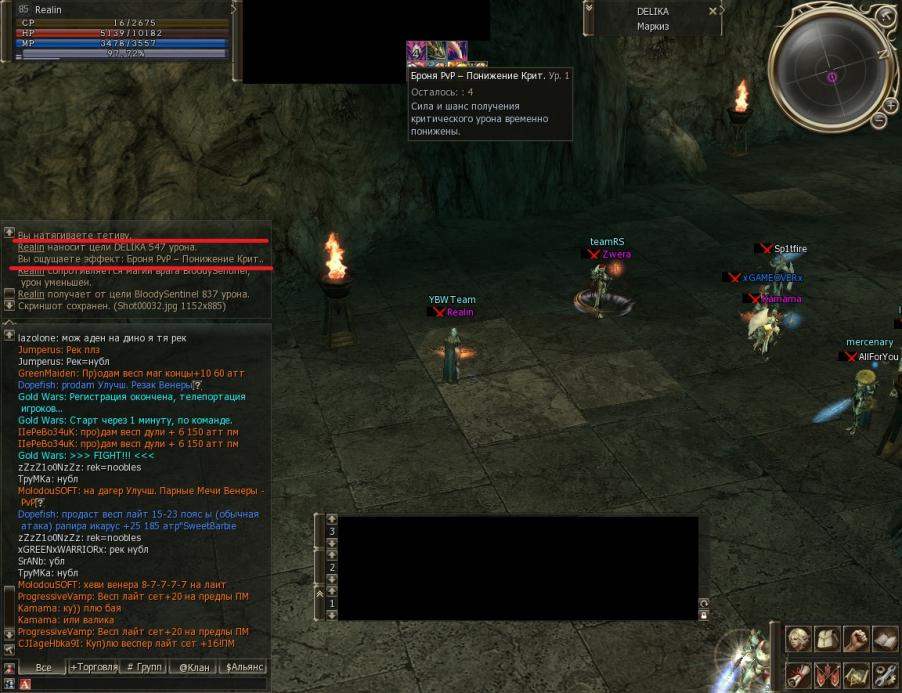Open the character status portrait icon
Image resolution: width=902 pixels, height=693 pixels.
(798, 638)
